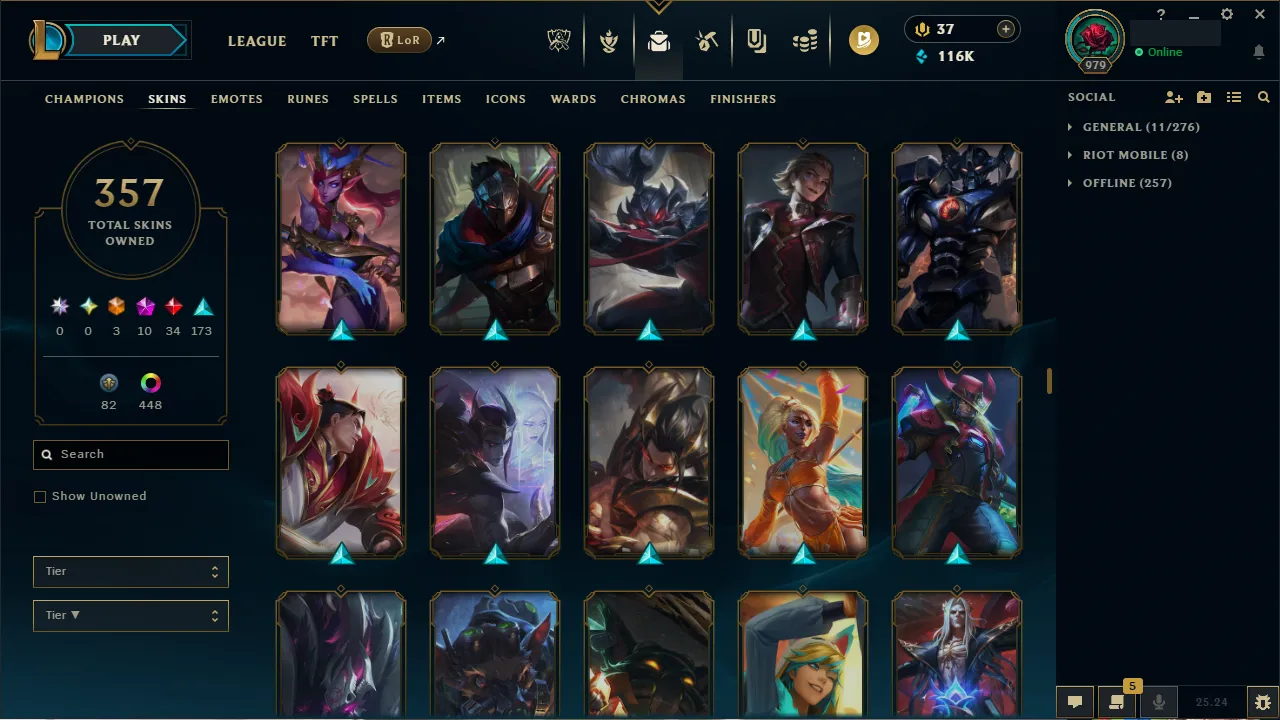Open the Store coins icon
Screen dimensions: 1280x720
pyautogui.click(x=805, y=40)
